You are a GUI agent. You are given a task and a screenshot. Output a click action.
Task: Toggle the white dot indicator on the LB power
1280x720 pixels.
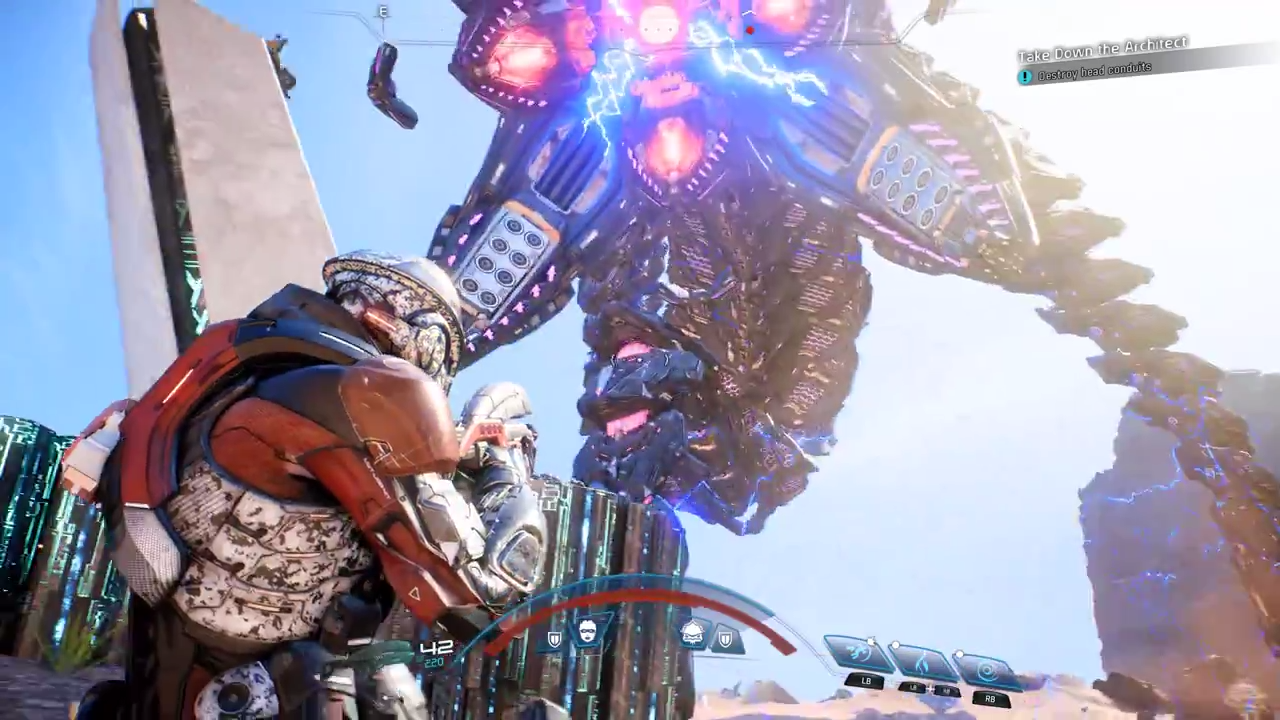click(872, 641)
